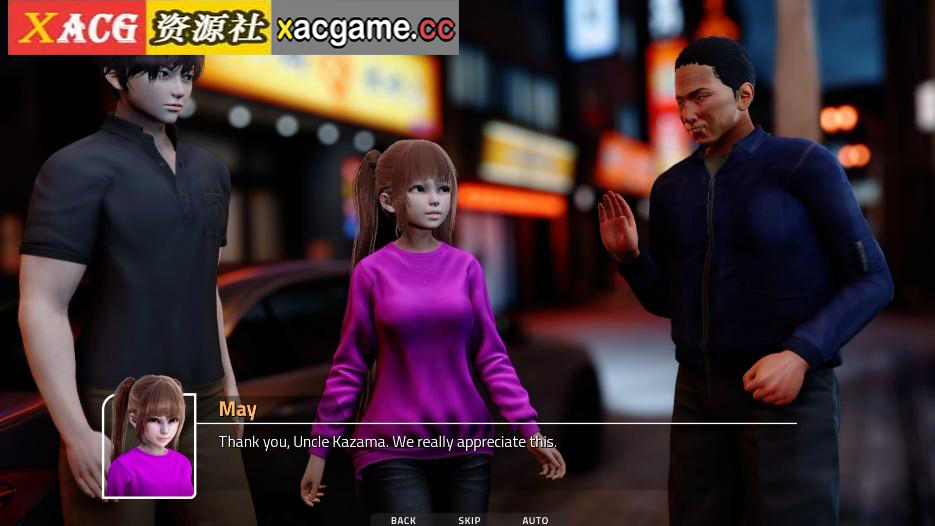Skip ahead through the dialogue

pyautogui.click(x=470, y=520)
